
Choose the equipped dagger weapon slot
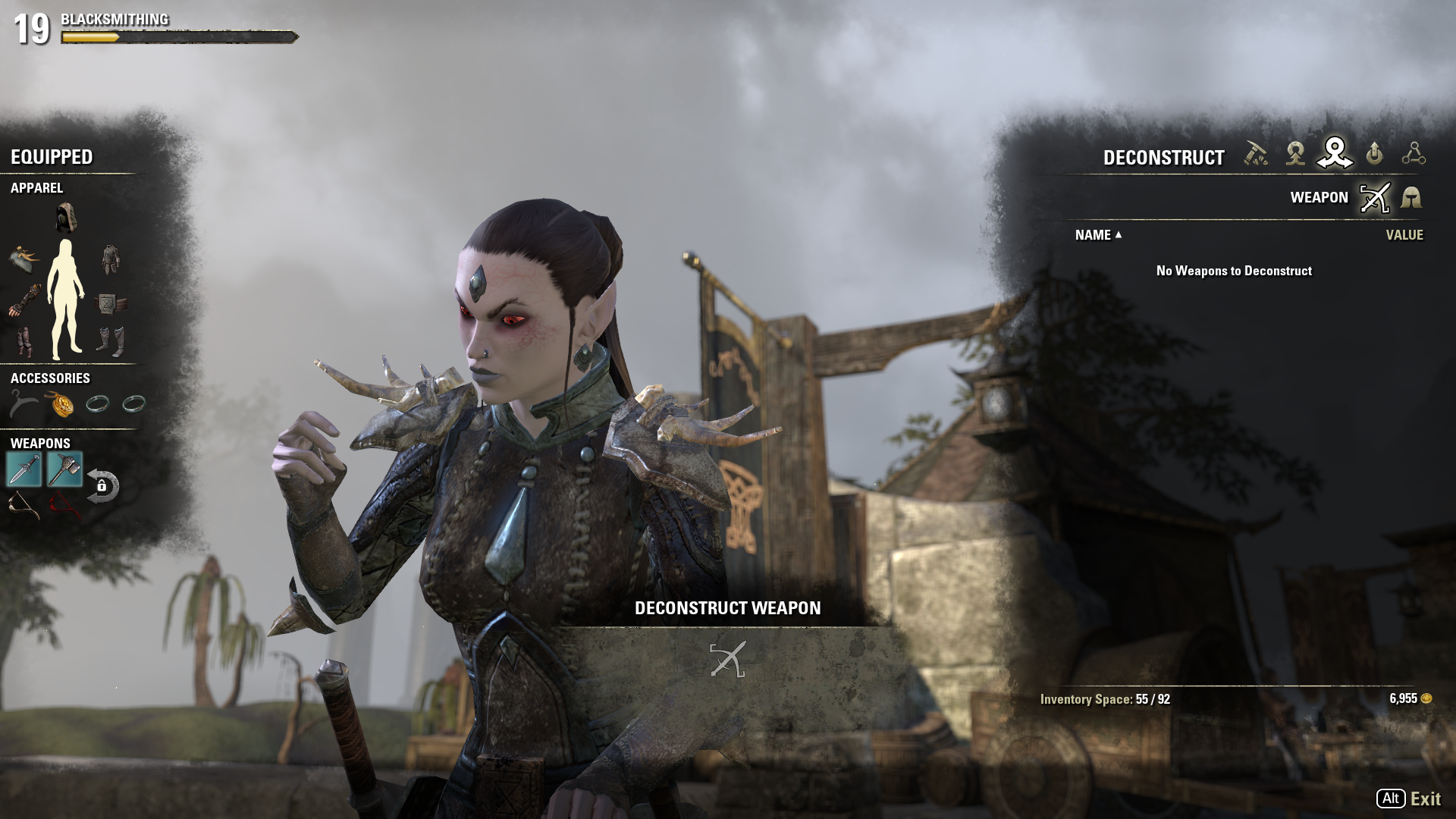pos(24,469)
